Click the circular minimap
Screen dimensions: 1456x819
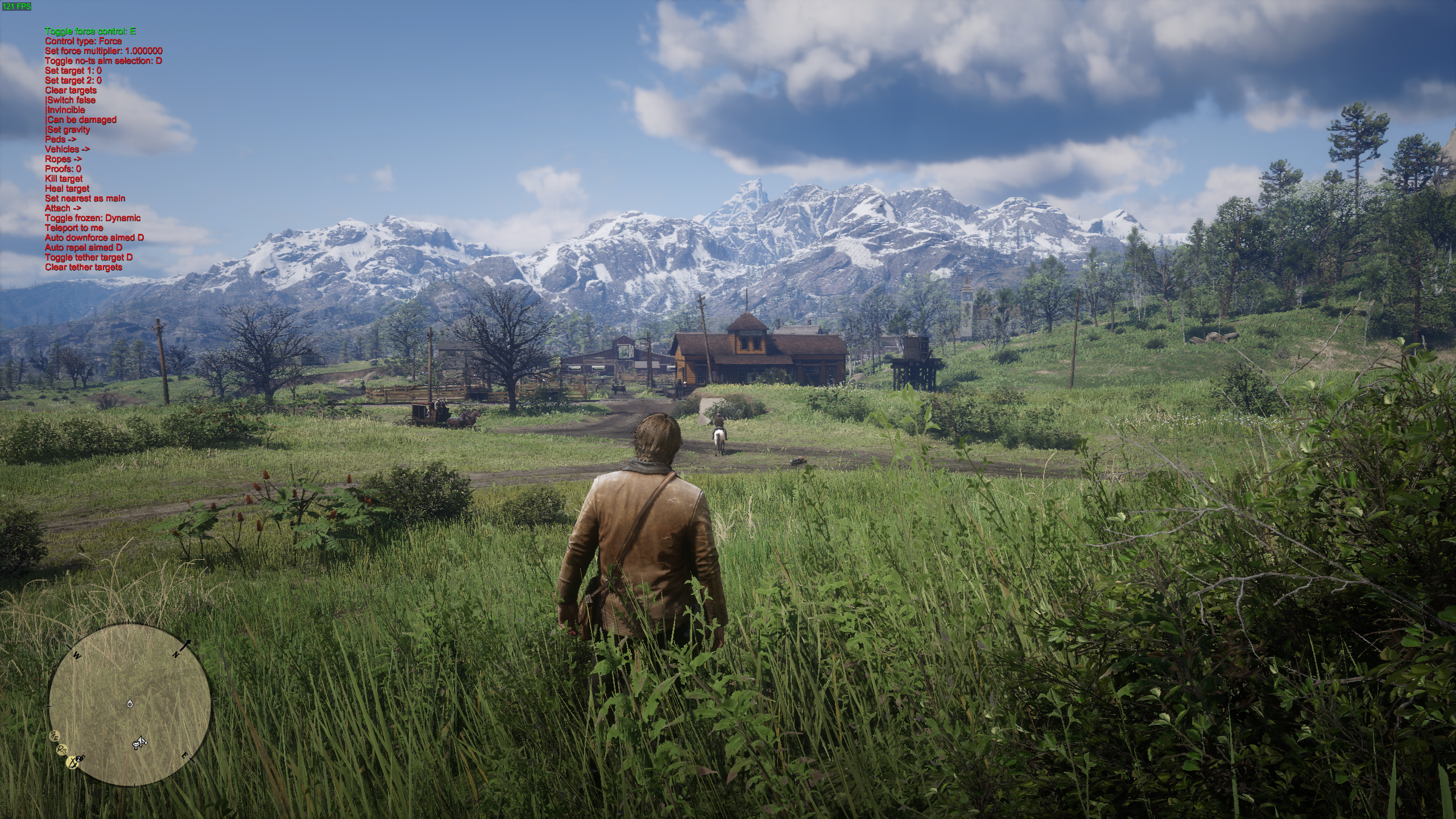pos(130,704)
